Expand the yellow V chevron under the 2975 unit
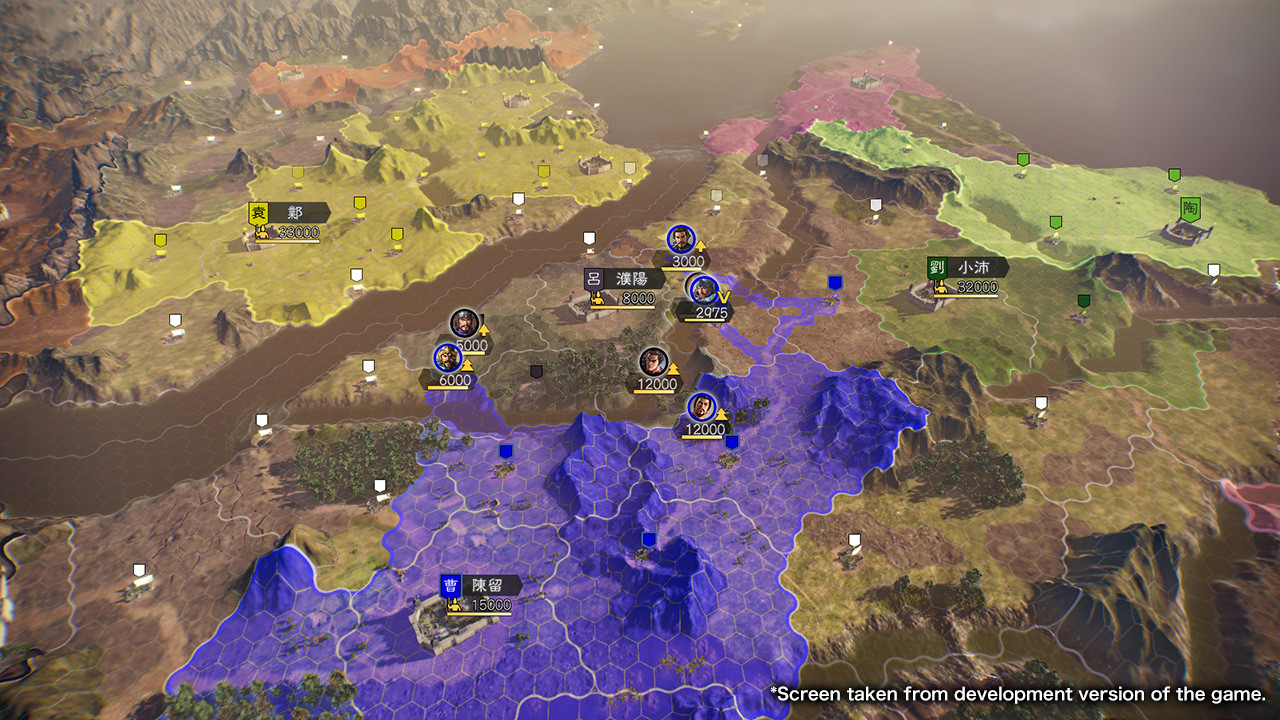 pos(722,296)
